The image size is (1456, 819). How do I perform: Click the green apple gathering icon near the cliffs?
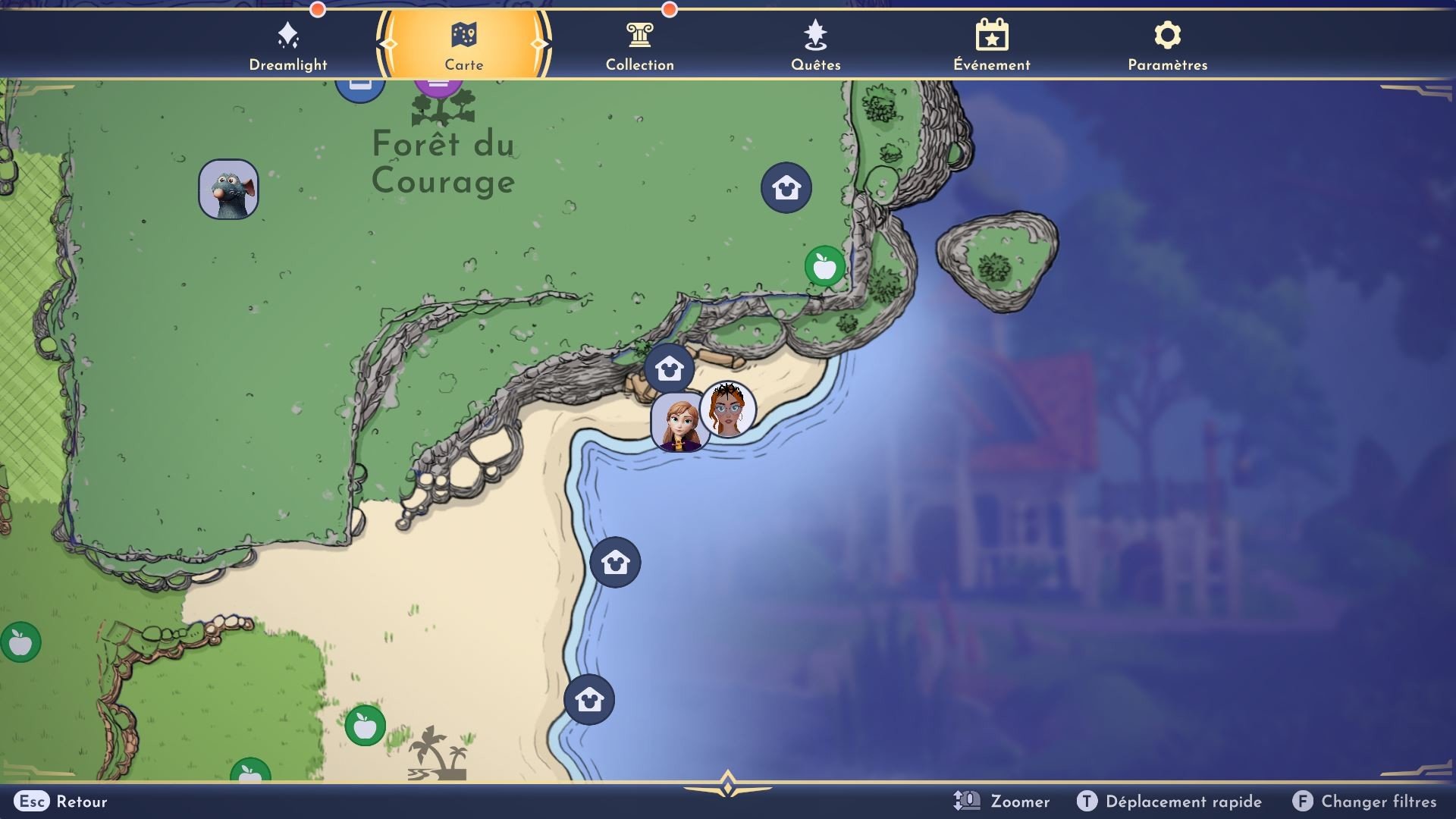825,267
